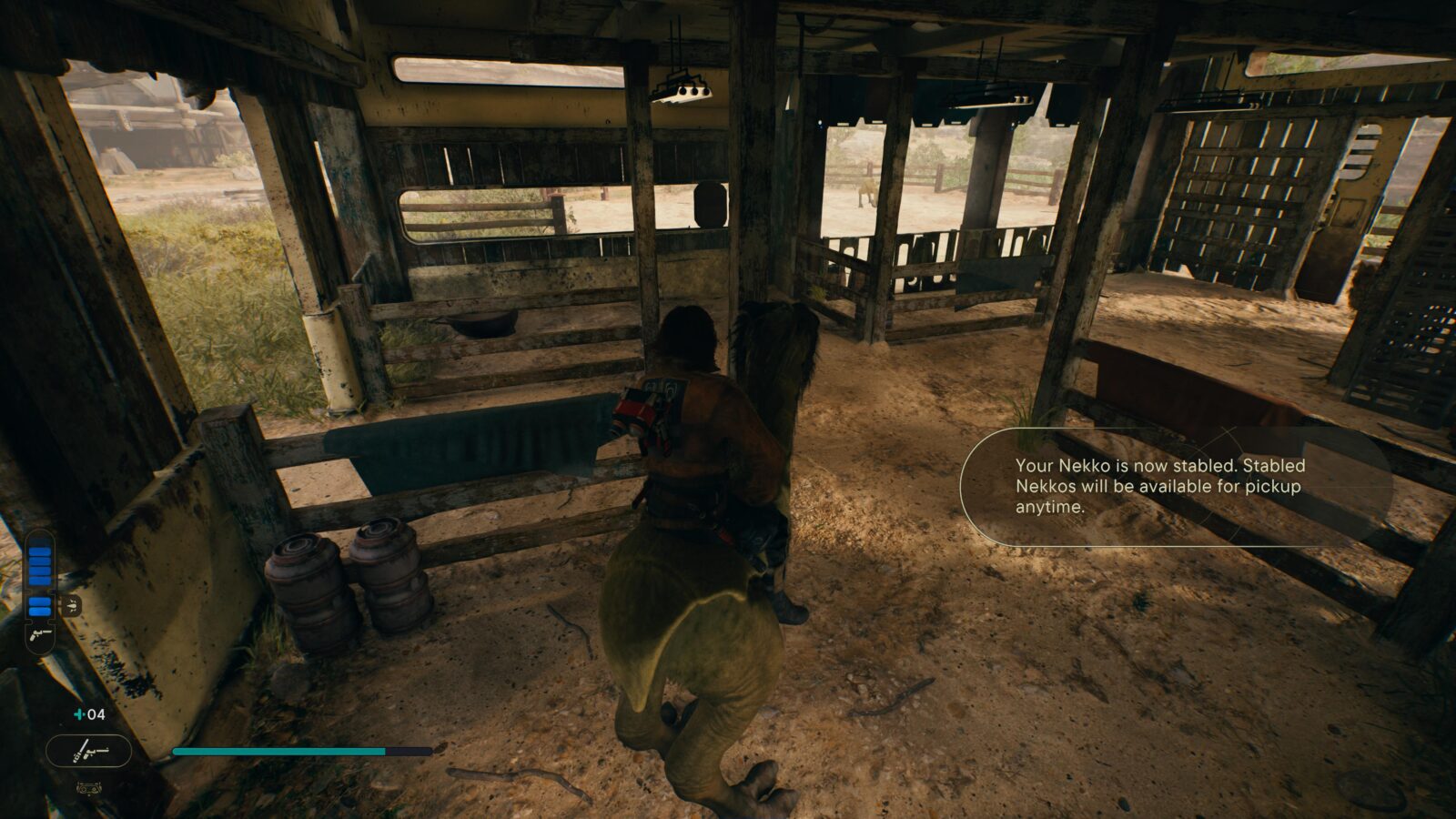The image size is (1456, 819).
Task: Click the blaster pistol icon below ammo pips
Action: coord(40,633)
